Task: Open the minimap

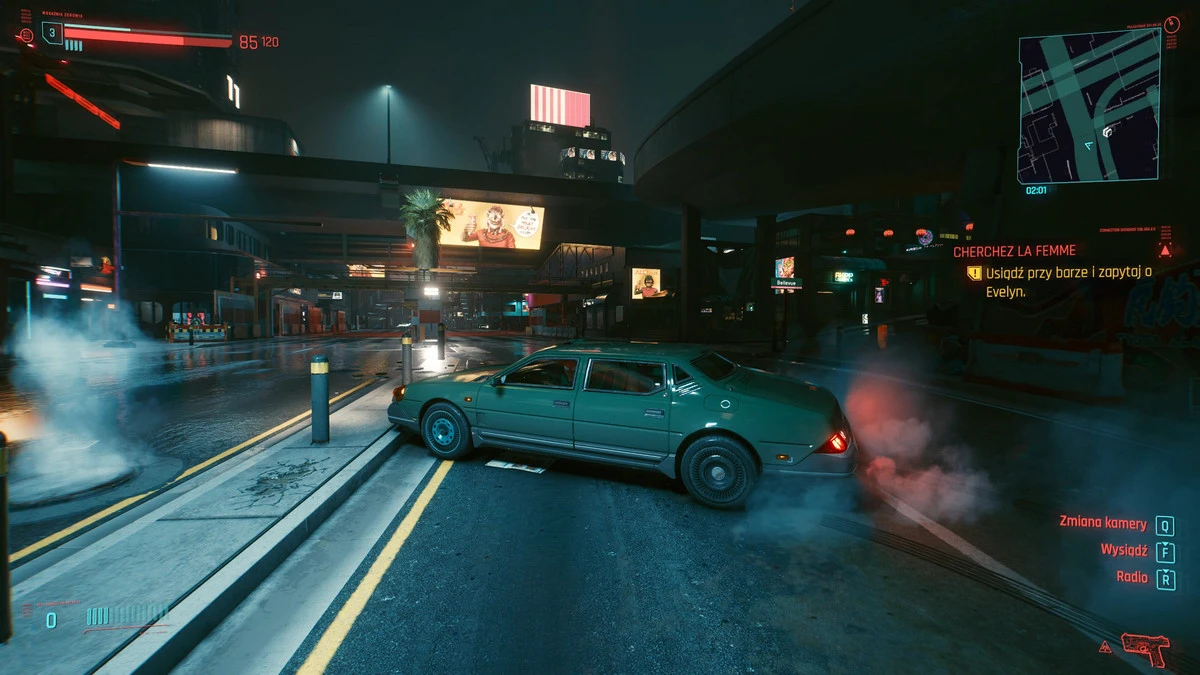Action: tap(1088, 106)
